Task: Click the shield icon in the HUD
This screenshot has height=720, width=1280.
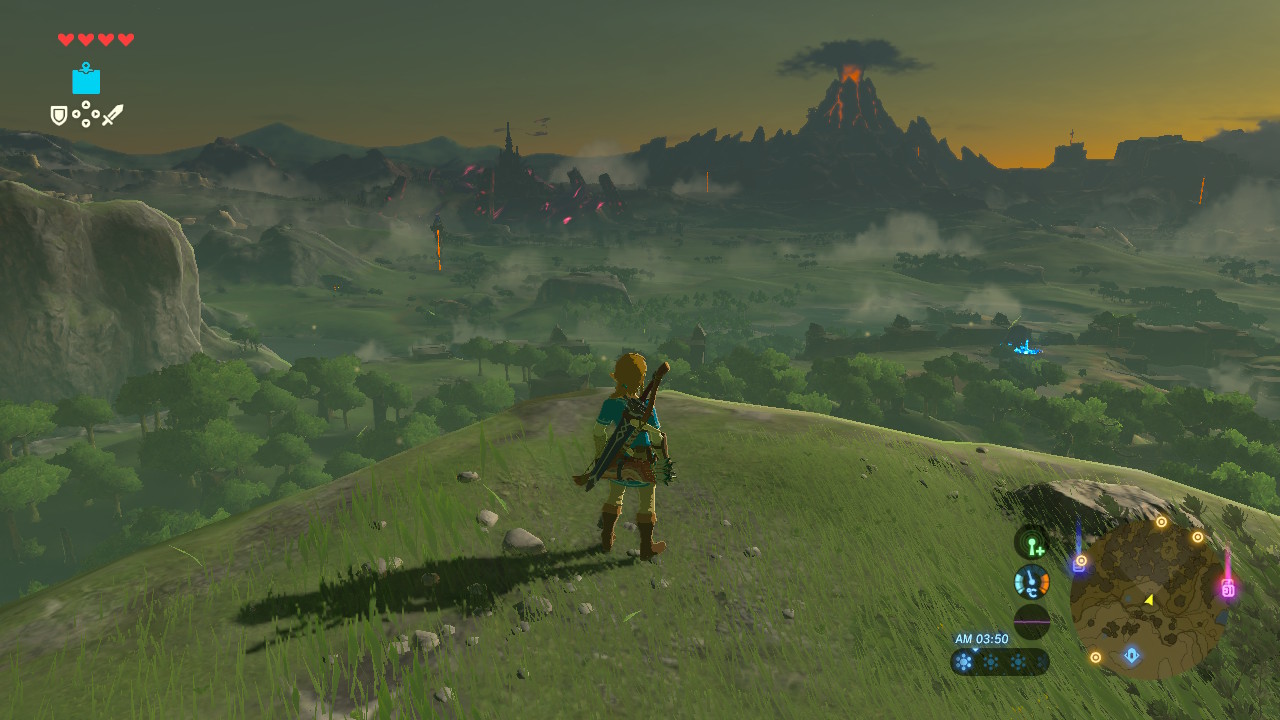Action: pos(58,113)
